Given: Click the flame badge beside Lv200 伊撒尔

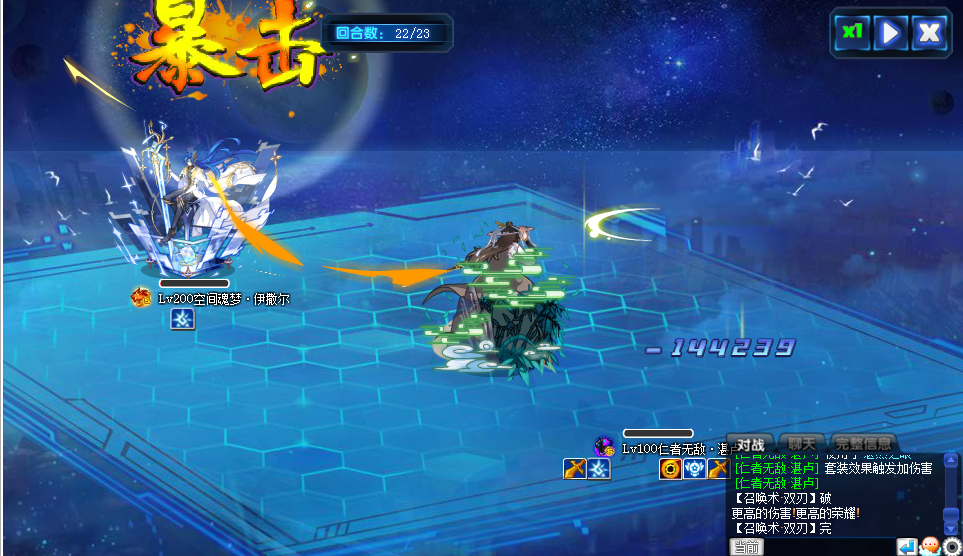Looking at the screenshot, I should tap(141, 297).
